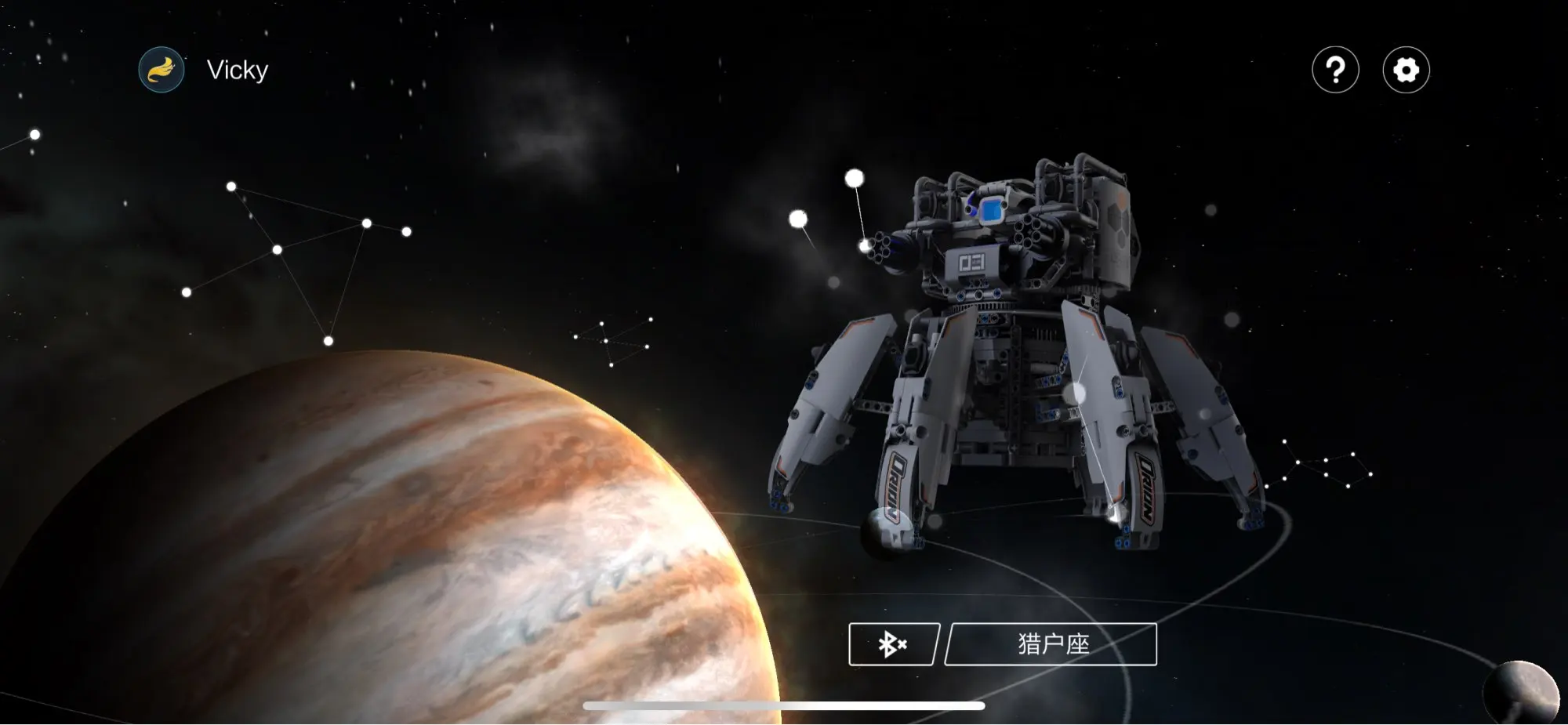
Task: Open the question mark help button
Action: (1335, 71)
